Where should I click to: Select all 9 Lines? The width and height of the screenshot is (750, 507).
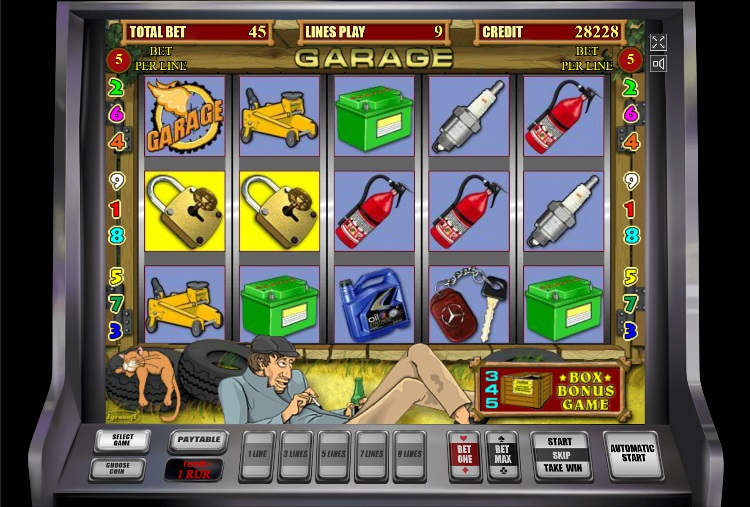tap(408, 455)
